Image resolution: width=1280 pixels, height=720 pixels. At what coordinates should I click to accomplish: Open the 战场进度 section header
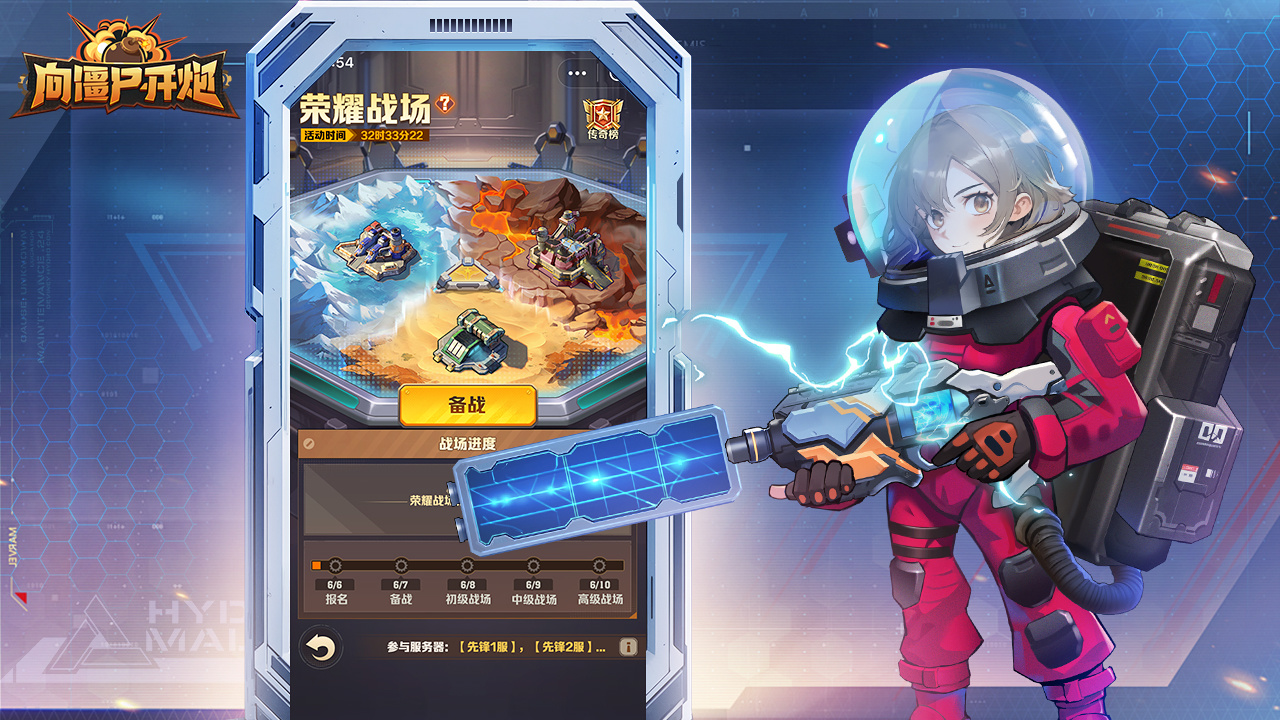click(x=468, y=442)
